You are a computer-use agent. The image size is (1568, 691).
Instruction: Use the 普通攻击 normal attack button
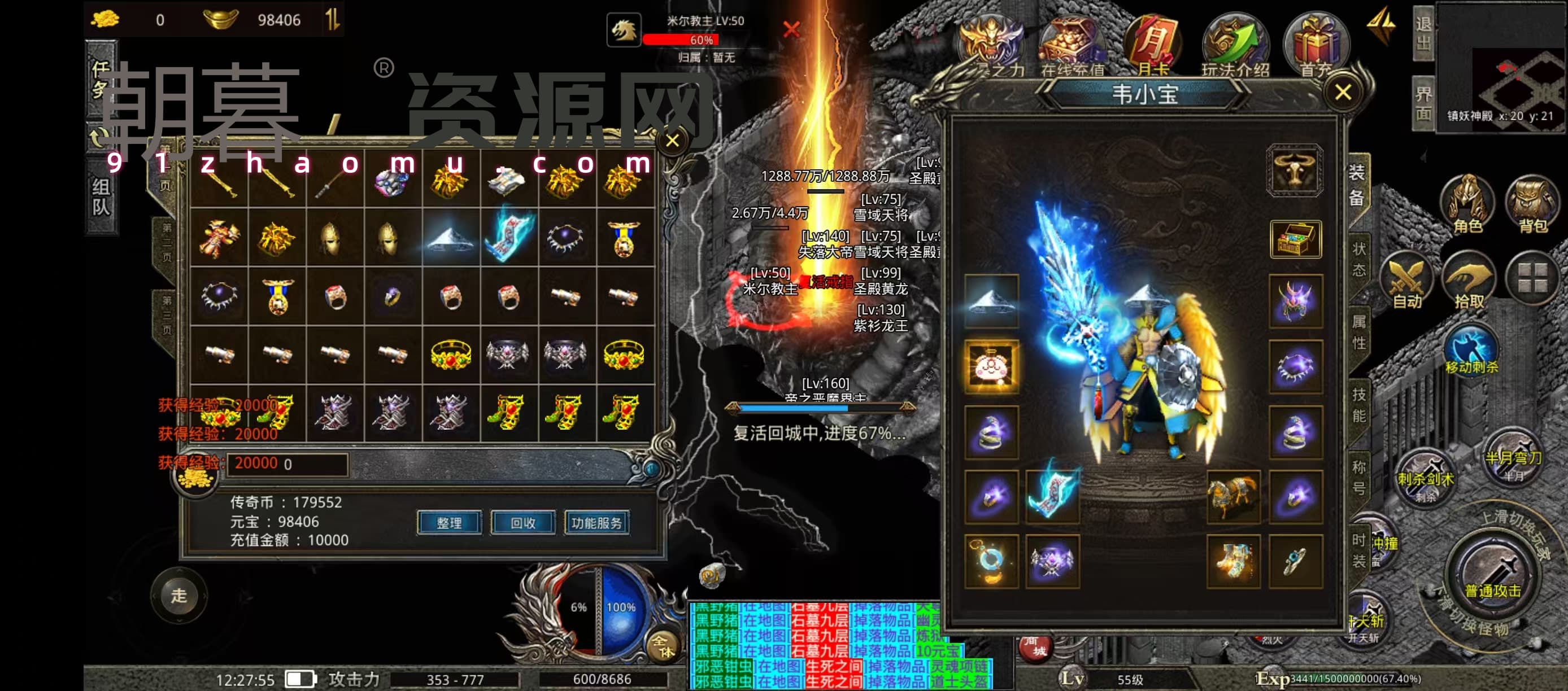[x=1492, y=575]
